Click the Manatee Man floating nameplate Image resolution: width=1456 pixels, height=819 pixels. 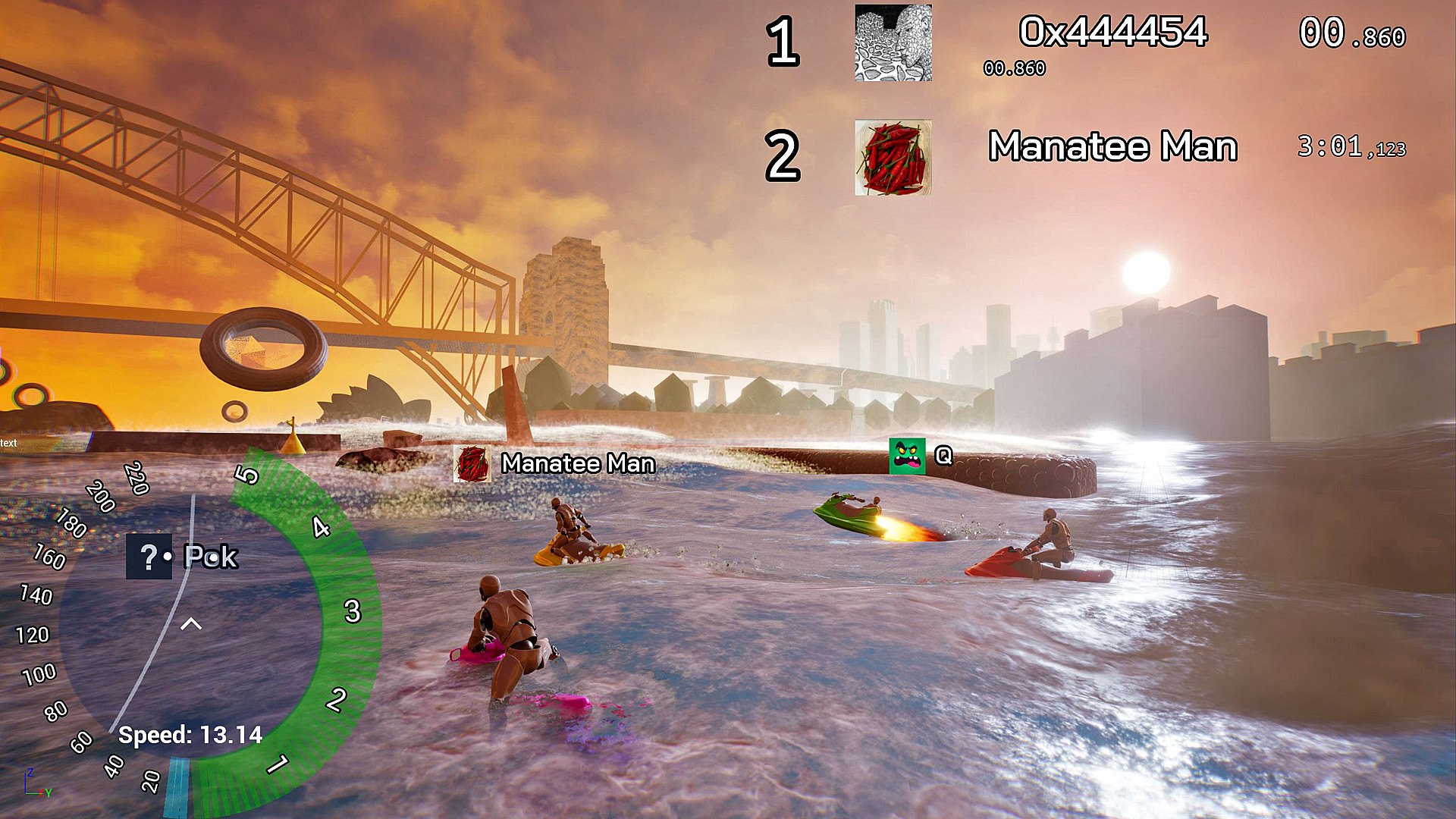click(x=578, y=463)
